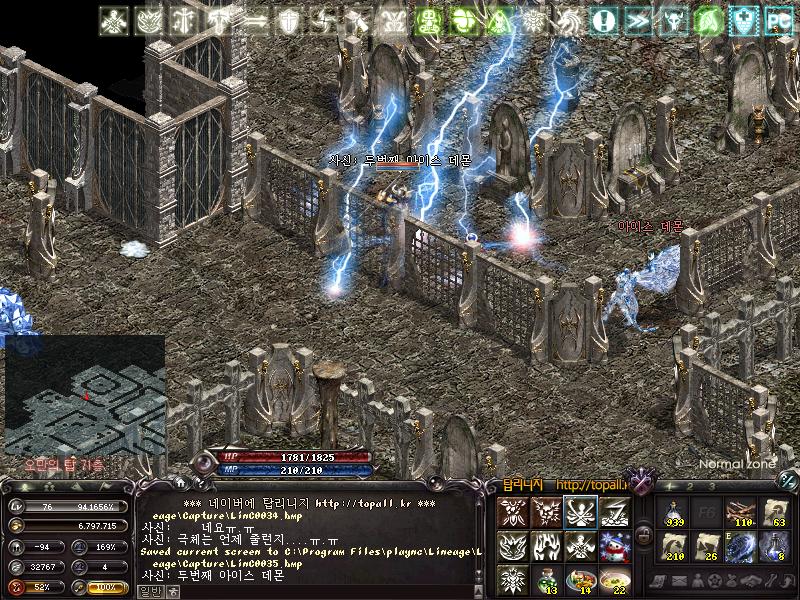This screenshot has height=600, width=800.
Task: Use the scroll stack showing 210
Action: pos(673,546)
